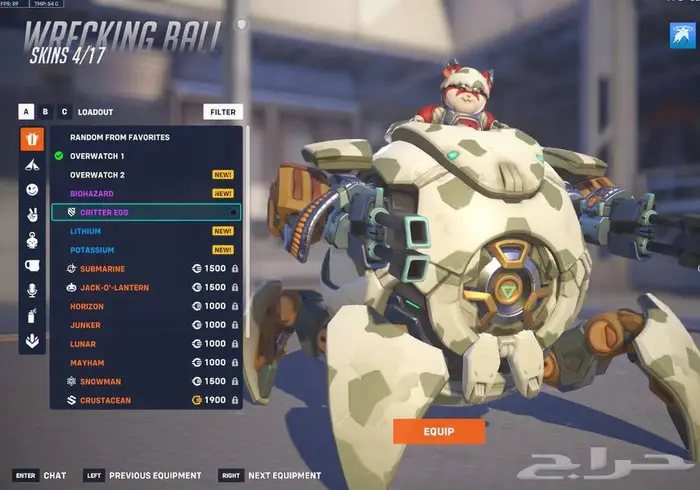
Task: Open the emotes category smiley icon
Action: click(32, 188)
